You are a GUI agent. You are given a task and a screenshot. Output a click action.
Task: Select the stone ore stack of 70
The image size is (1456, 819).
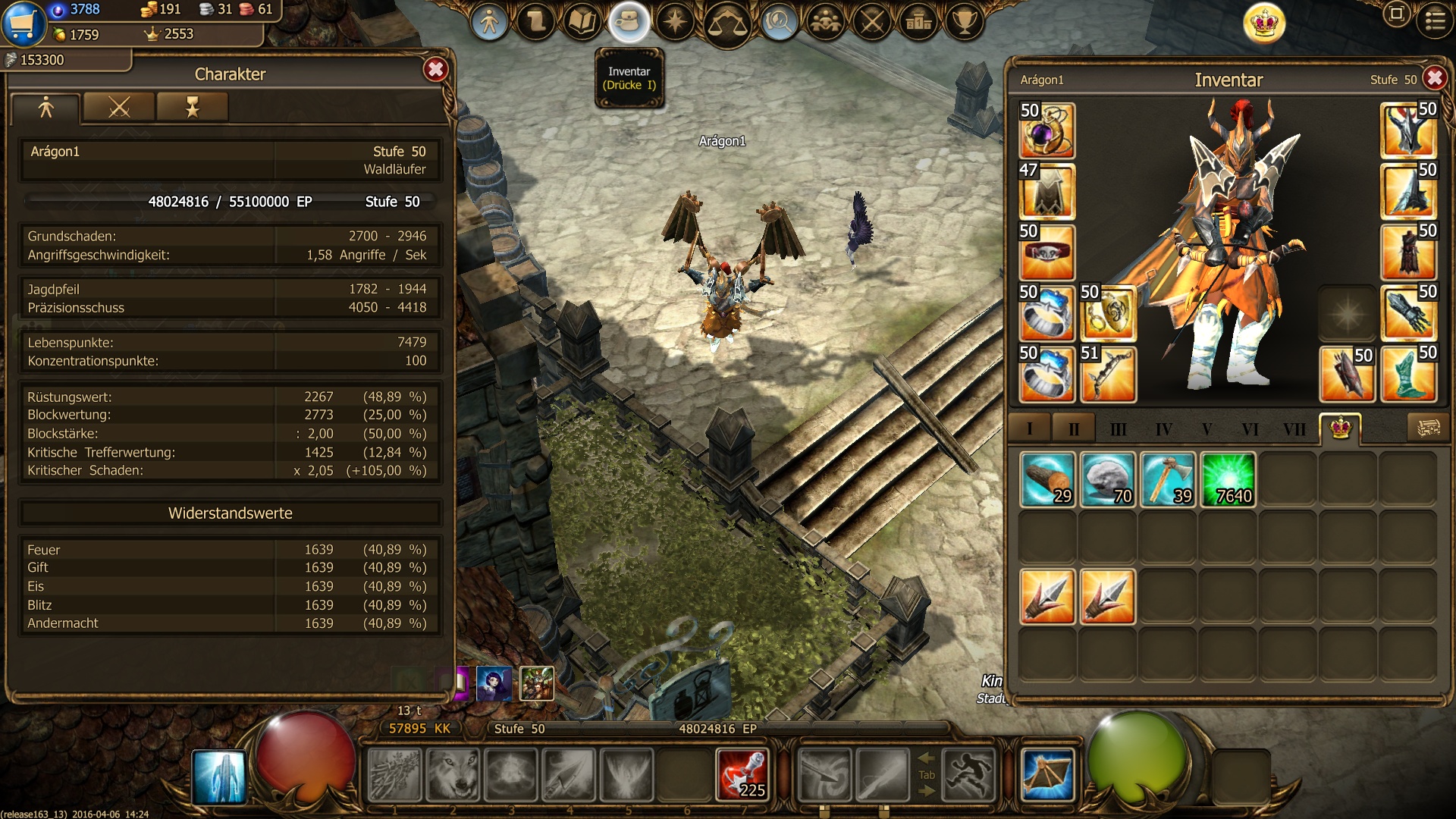pos(1107,479)
